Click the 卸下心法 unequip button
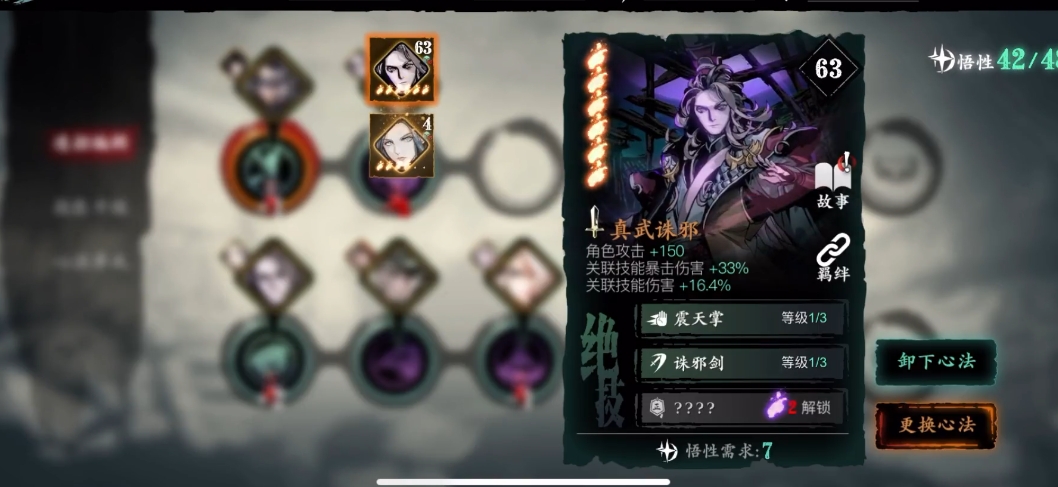1058x487 pixels. pos(935,362)
